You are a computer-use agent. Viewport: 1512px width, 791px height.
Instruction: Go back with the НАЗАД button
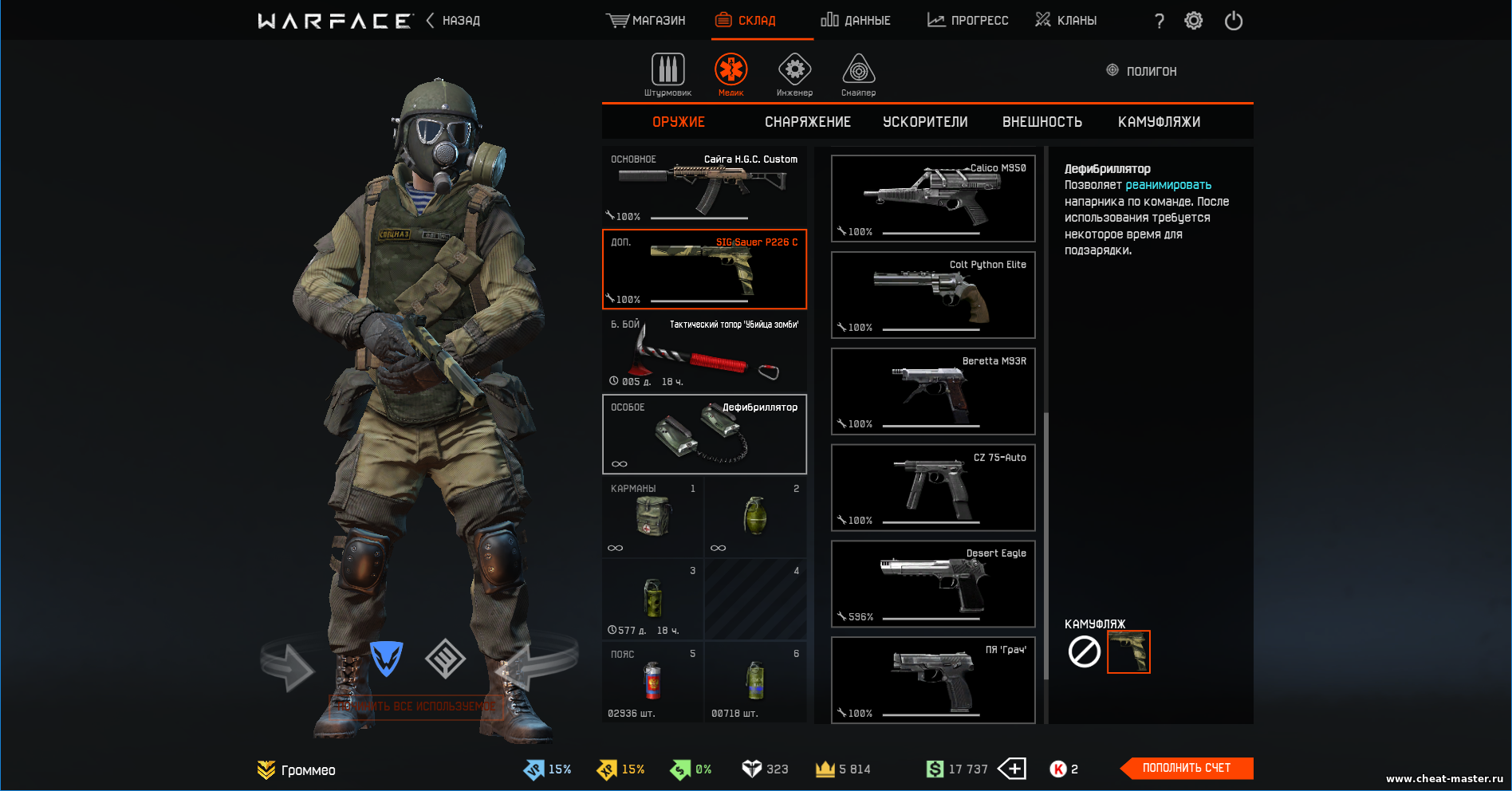tap(454, 21)
